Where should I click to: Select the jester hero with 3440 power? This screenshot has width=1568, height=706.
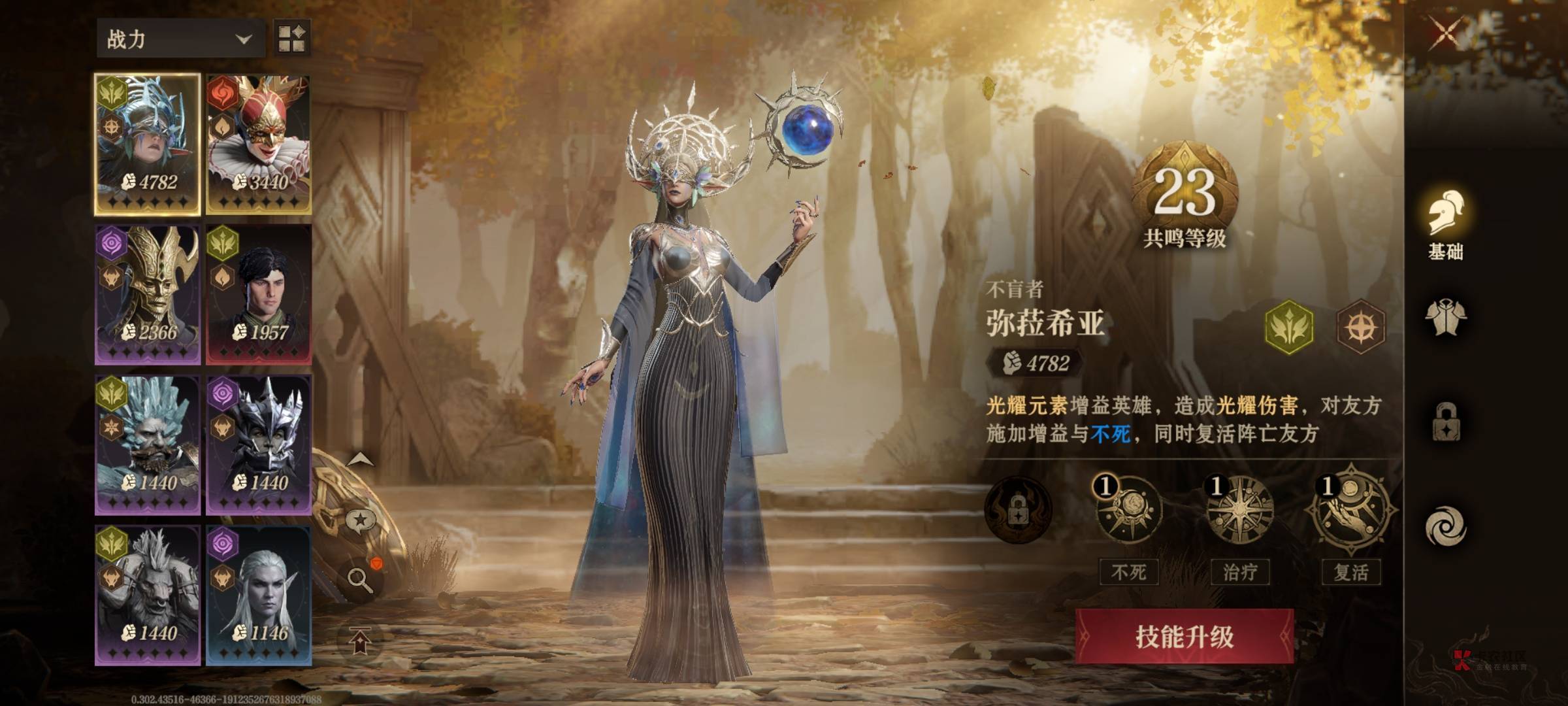tap(259, 144)
